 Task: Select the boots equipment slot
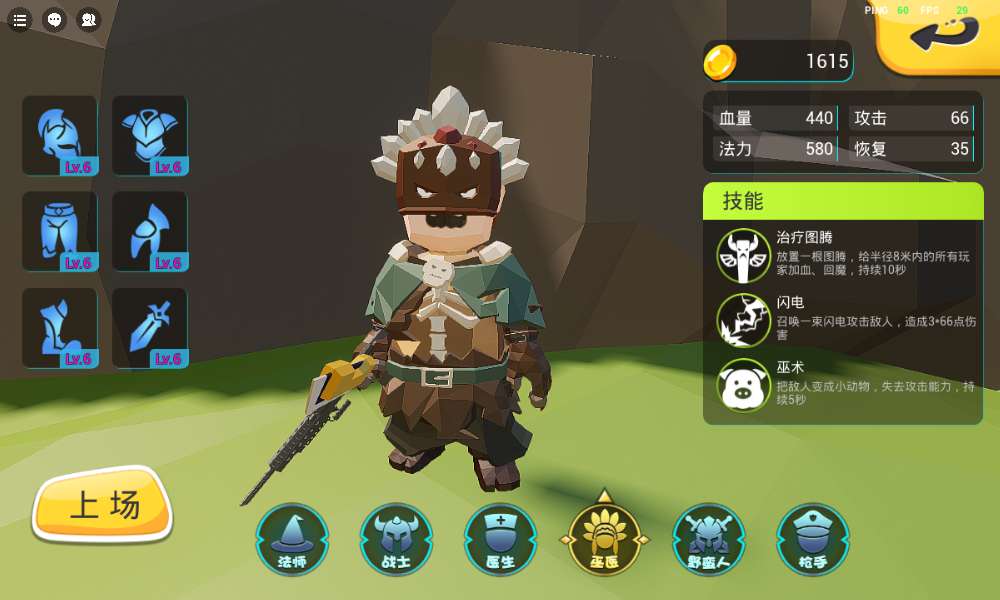pyautogui.click(x=60, y=328)
